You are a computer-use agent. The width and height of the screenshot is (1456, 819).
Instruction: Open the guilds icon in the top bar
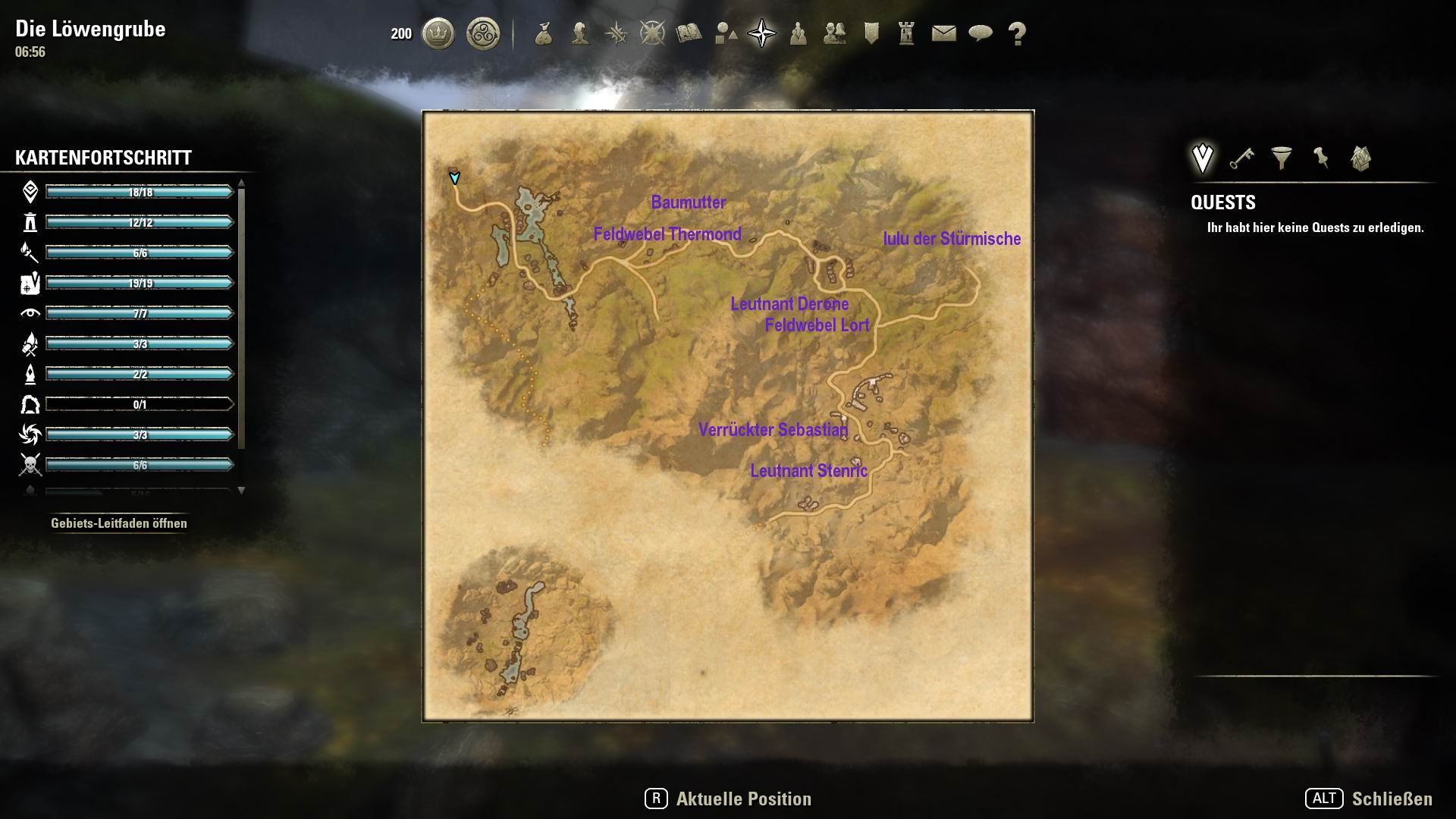(834, 33)
